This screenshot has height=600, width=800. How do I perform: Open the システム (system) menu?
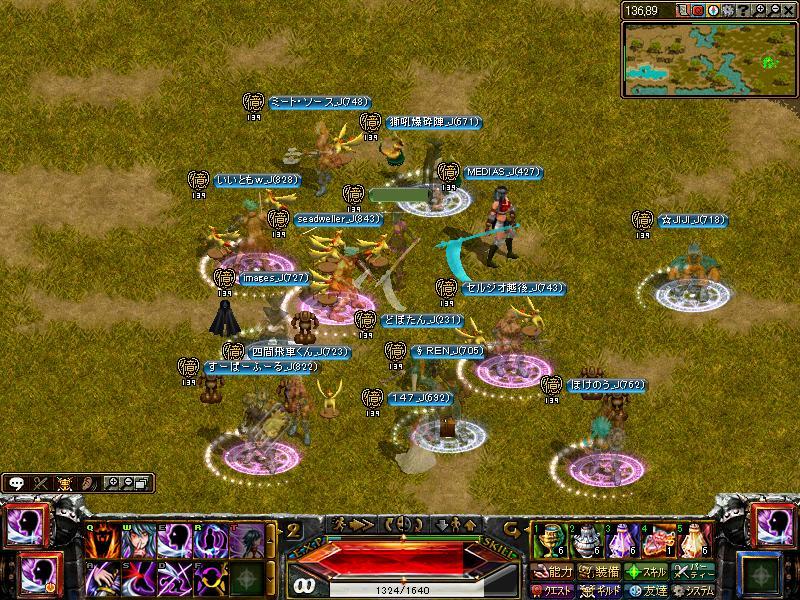click(691, 590)
